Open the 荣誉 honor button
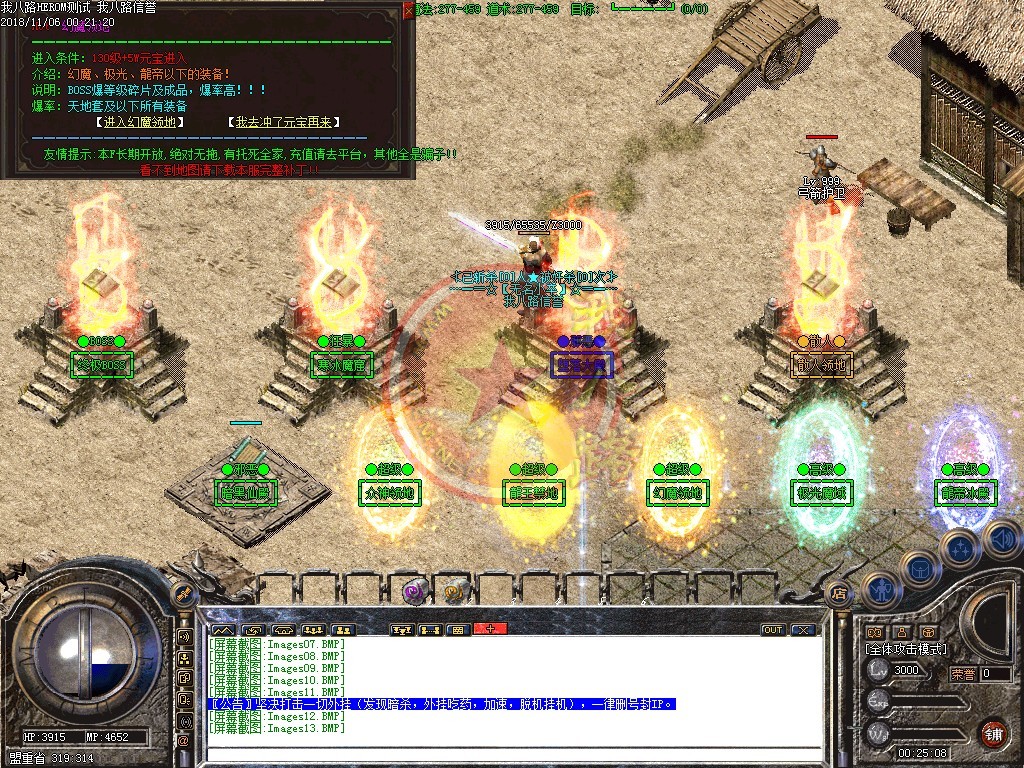1024x768 pixels. 962,674
